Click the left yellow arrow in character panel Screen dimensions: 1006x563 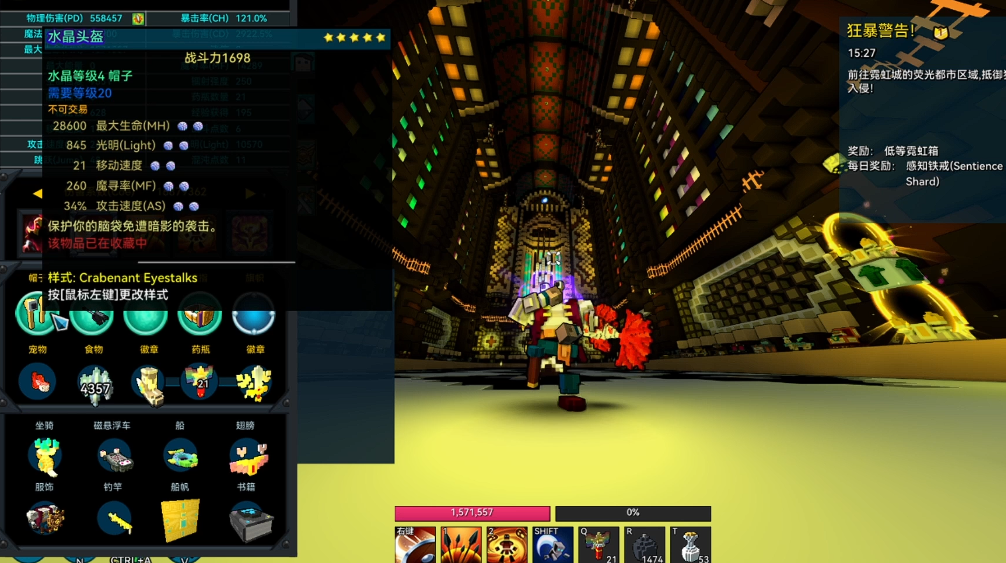click(37, 193)
